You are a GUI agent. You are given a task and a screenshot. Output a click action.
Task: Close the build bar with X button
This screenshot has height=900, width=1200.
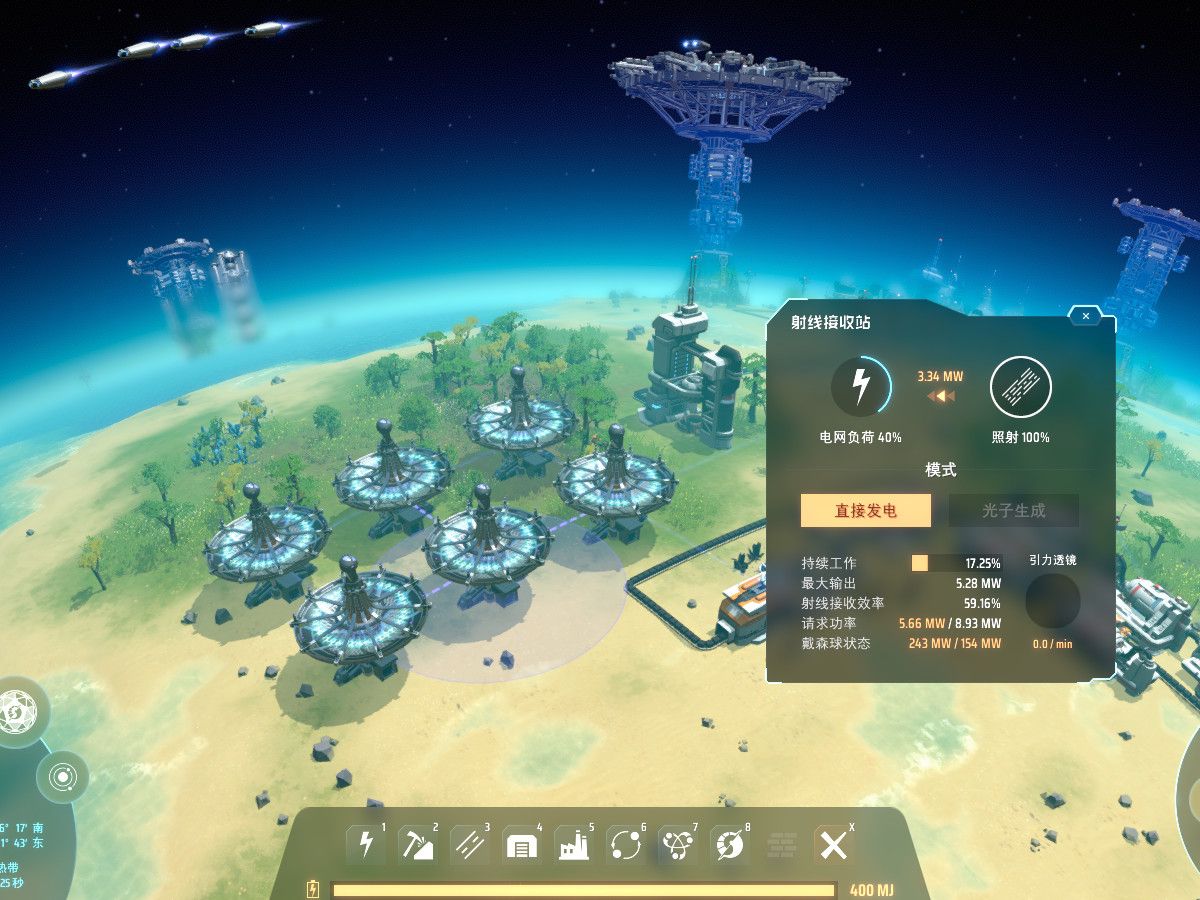tap(833, 845)
